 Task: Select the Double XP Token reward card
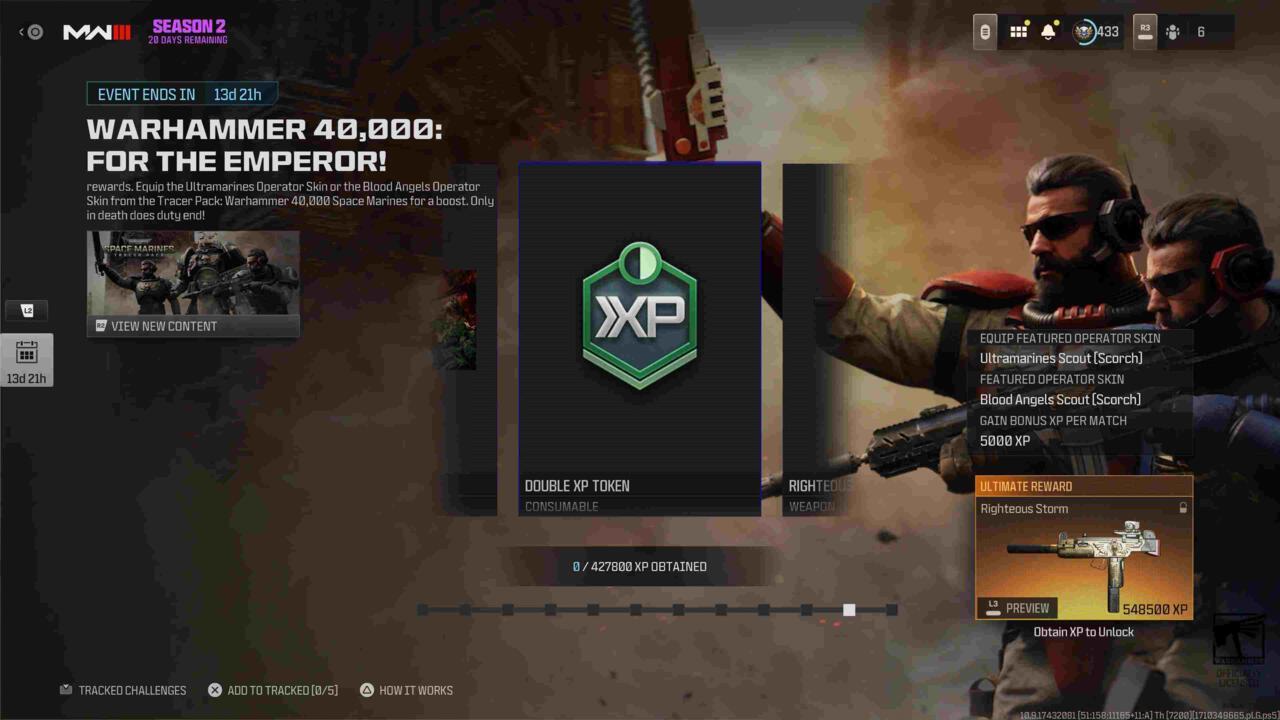(x=639, y=340)
